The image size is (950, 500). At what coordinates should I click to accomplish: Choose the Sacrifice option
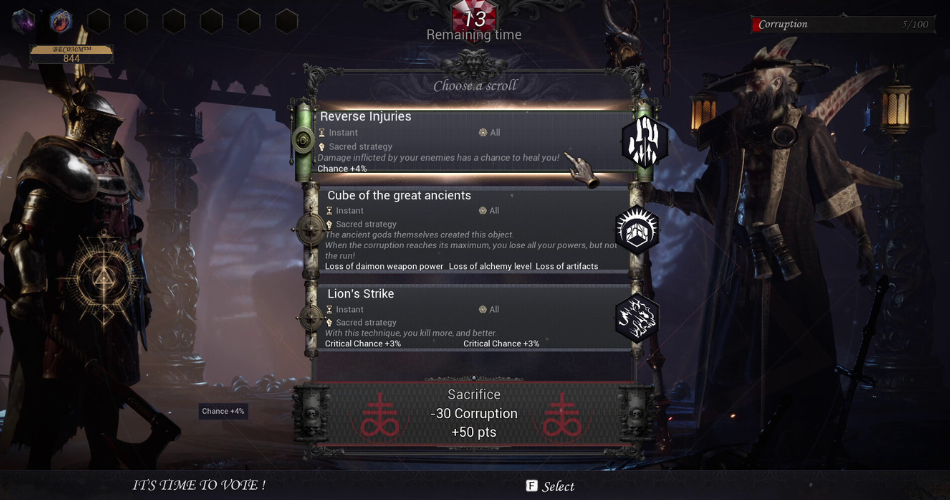coord(474,413)
